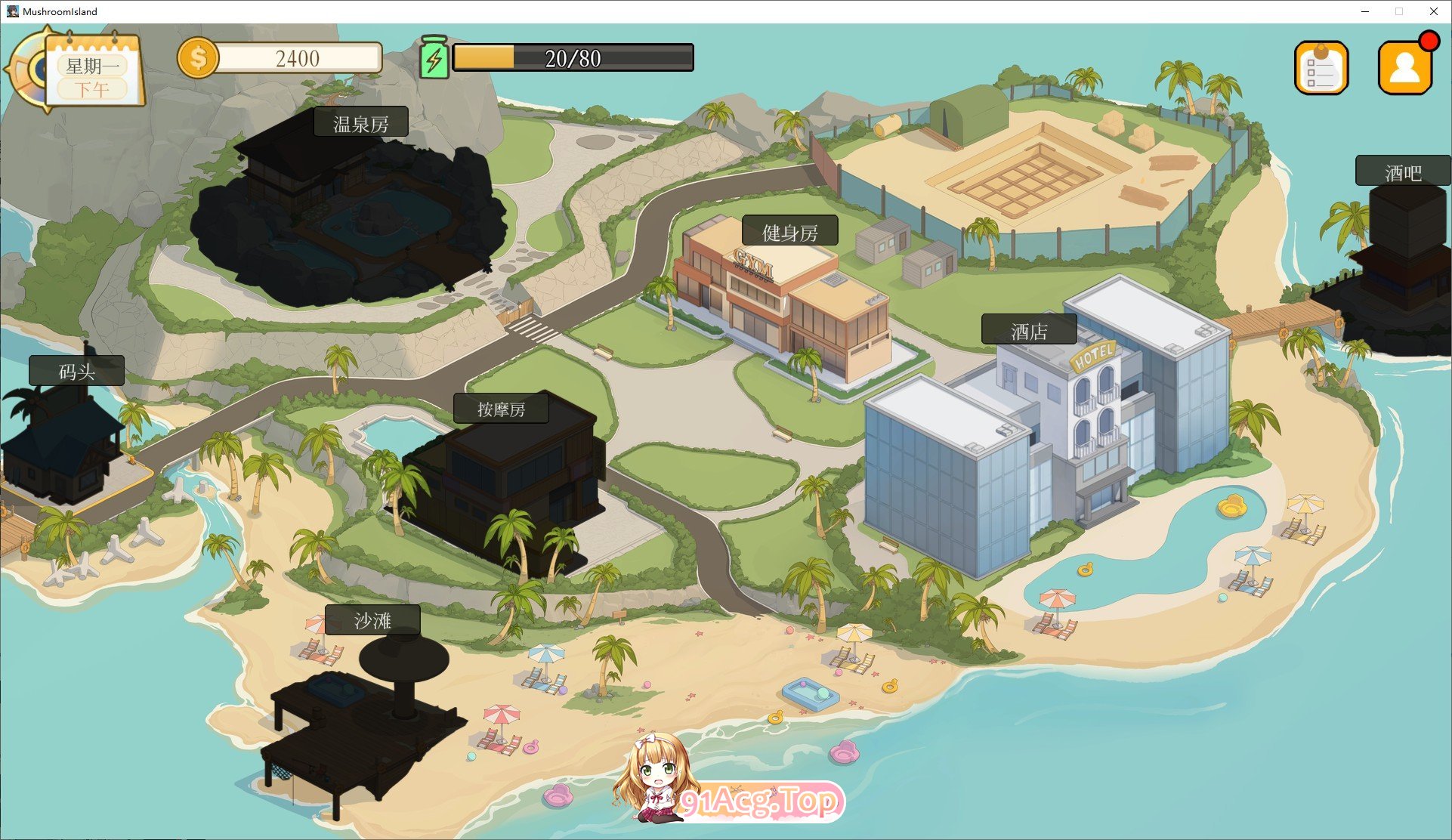Enter the 酒店 hotel location
This screenshot has width=1452, height=840.
(1028, 331)
